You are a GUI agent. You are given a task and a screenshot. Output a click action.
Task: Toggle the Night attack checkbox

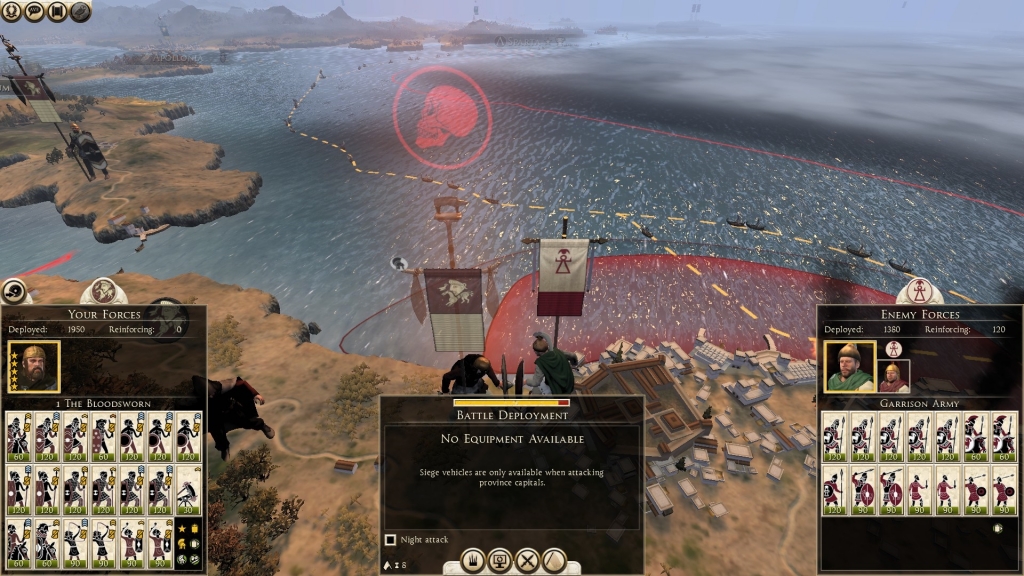(391, 540)
